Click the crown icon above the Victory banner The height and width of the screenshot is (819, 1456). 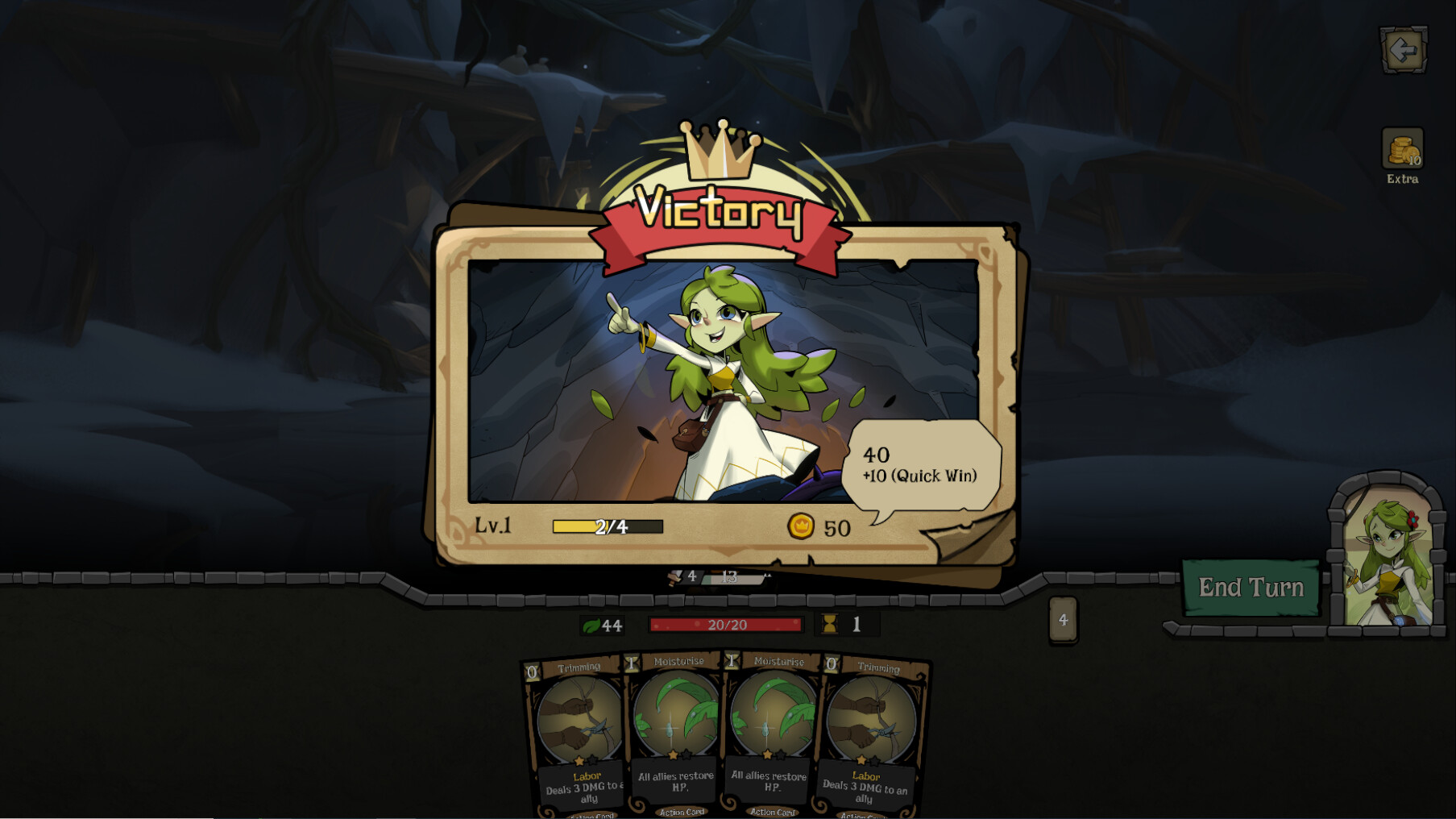(720, 149)
